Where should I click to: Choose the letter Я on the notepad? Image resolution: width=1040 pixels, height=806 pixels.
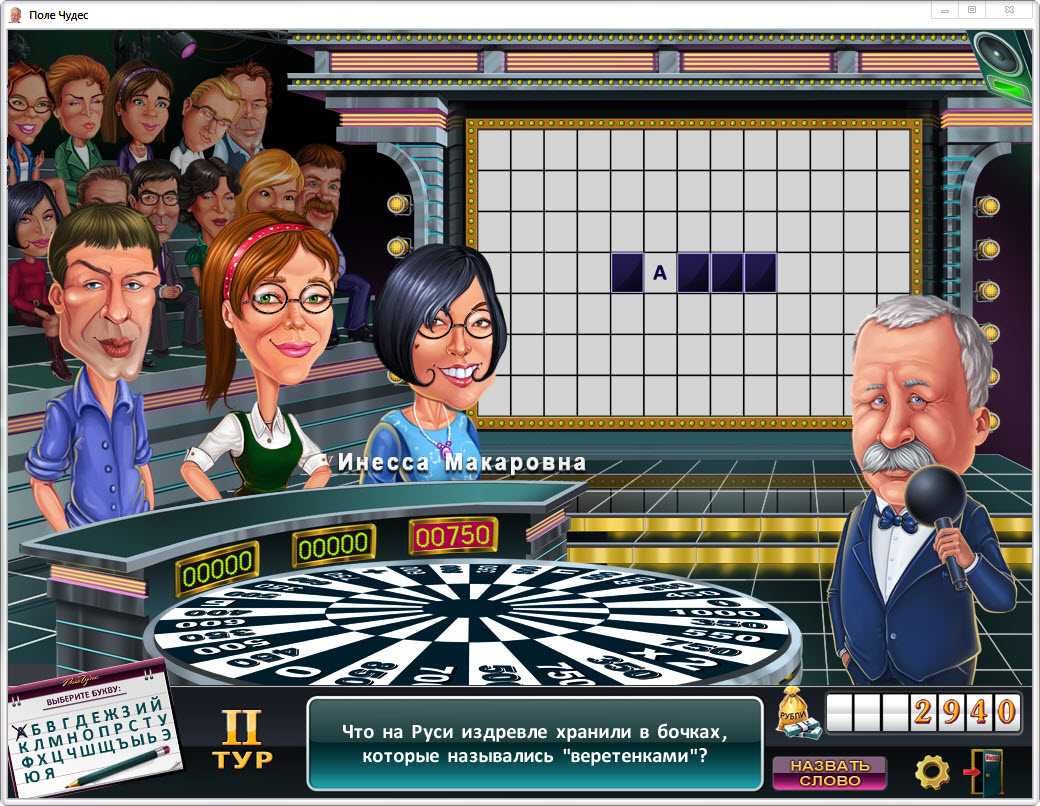pos(49,775)
